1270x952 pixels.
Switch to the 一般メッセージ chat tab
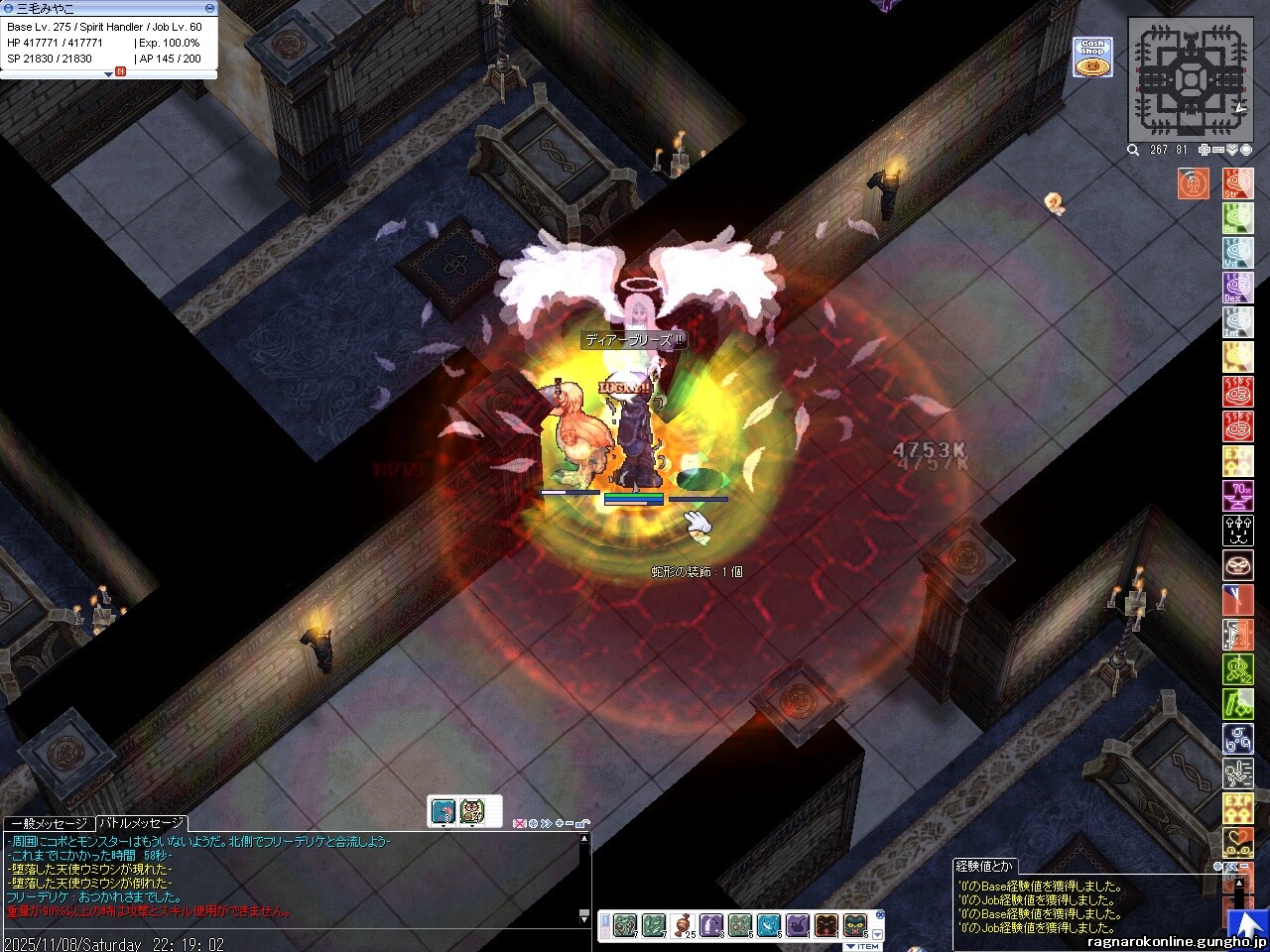pos(49,824)
